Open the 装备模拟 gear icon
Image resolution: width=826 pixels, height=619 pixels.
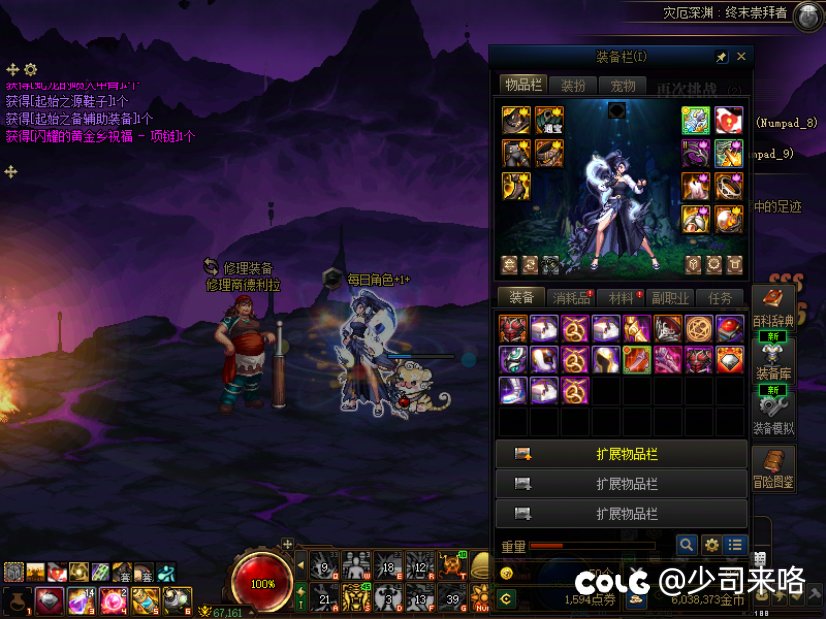(772, 413)
